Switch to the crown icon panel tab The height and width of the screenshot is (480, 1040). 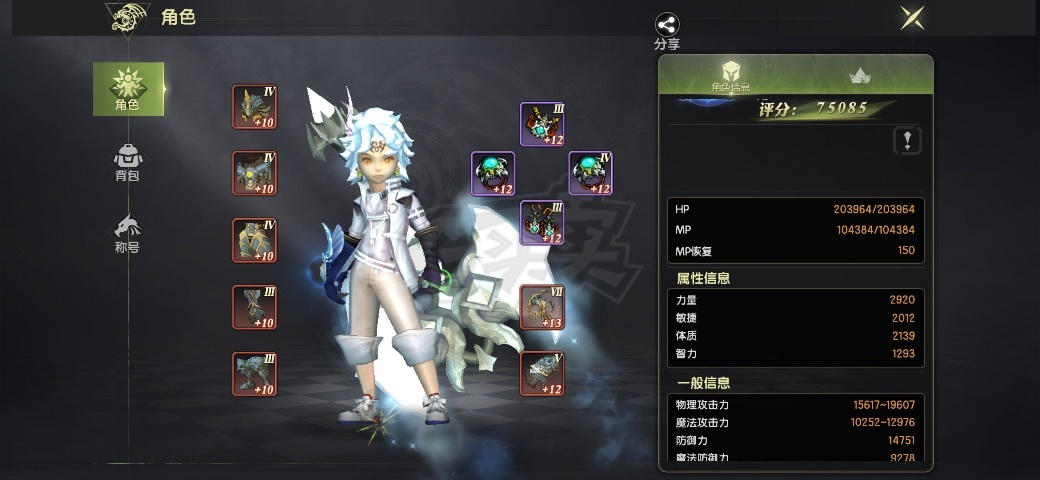point(858,75)
